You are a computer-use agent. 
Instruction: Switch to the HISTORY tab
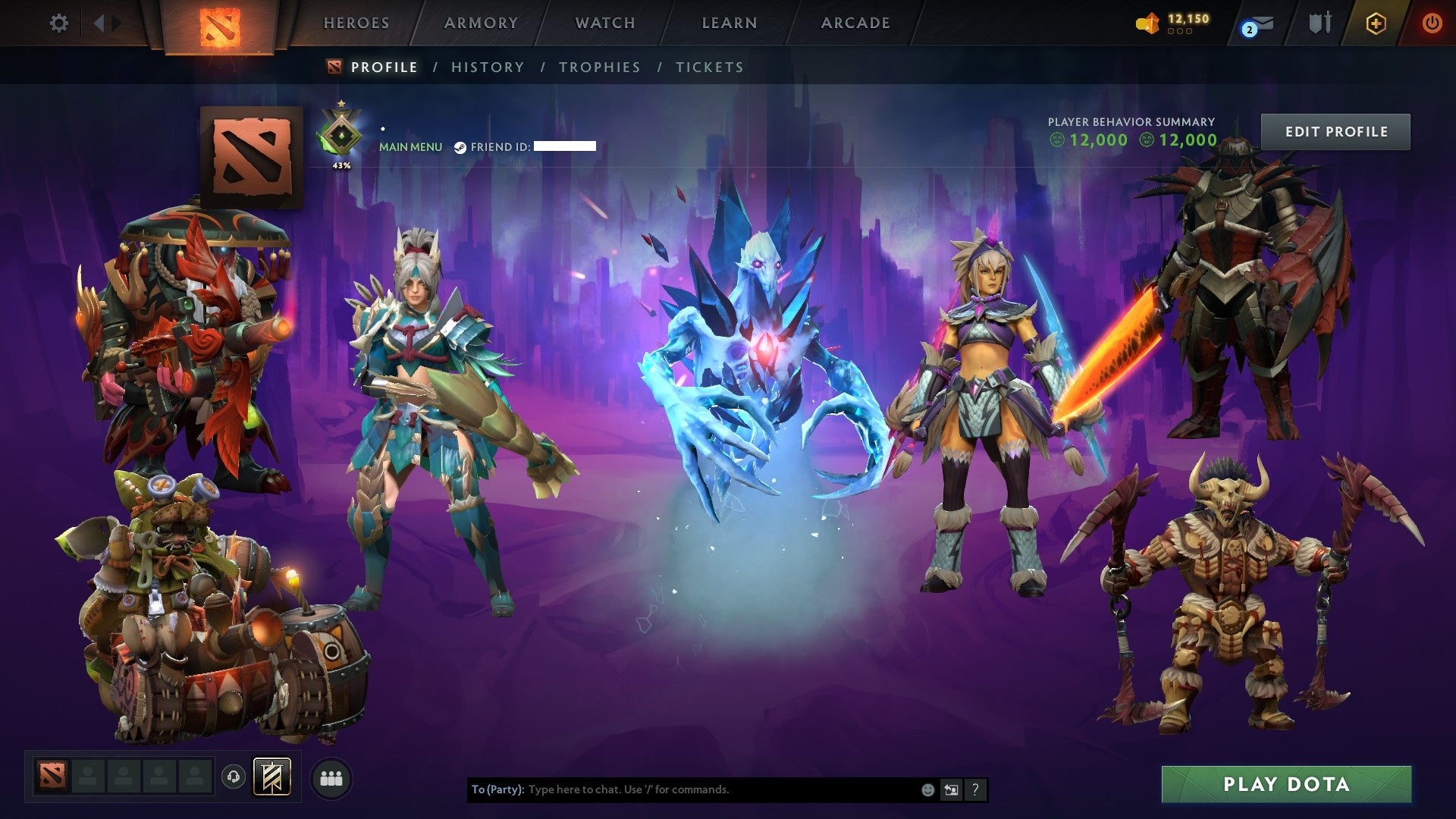click(487, 67)
